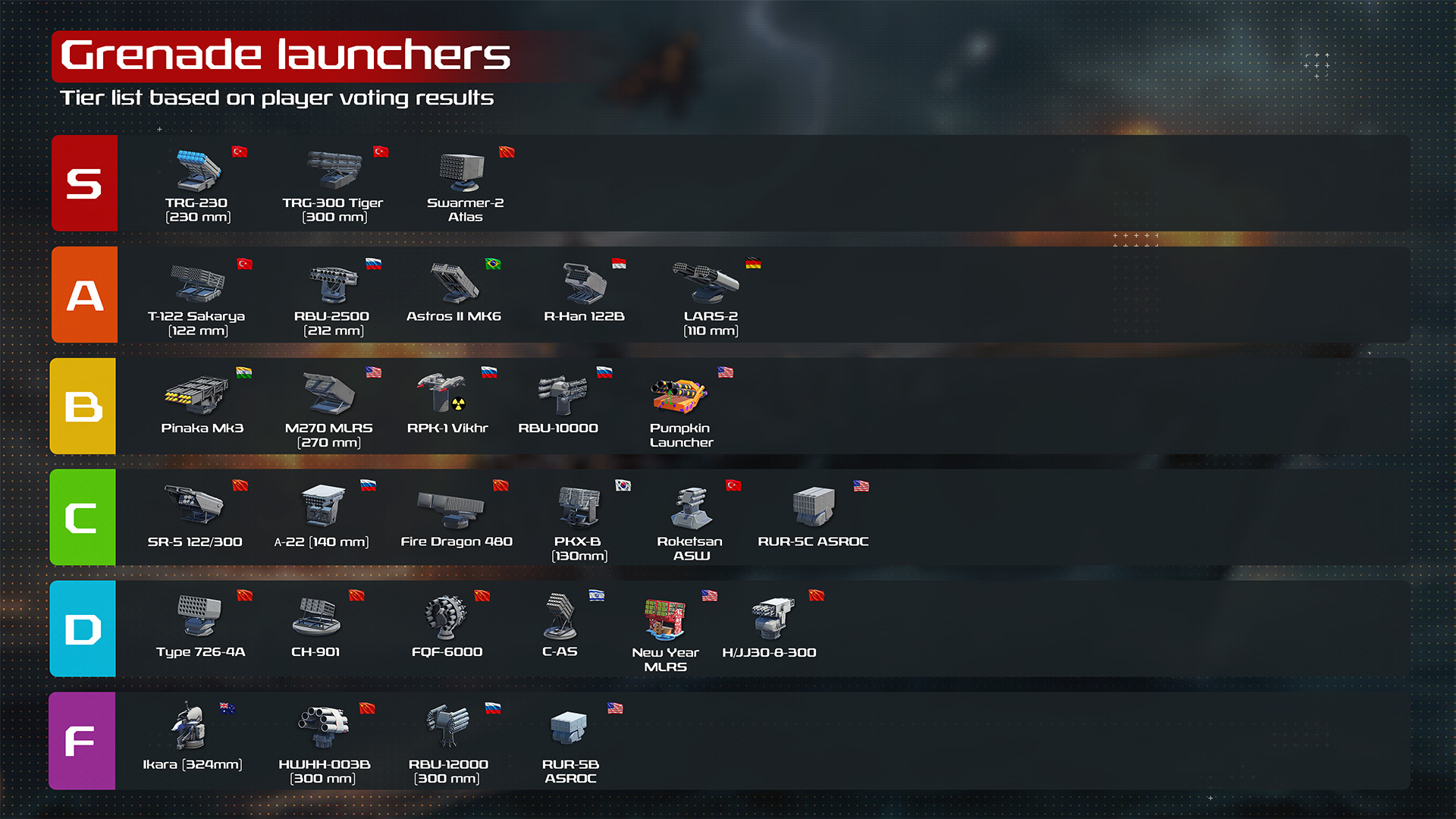
Task: Choose the TRG-300 Tiger launcher
Action: pos(334,170)
